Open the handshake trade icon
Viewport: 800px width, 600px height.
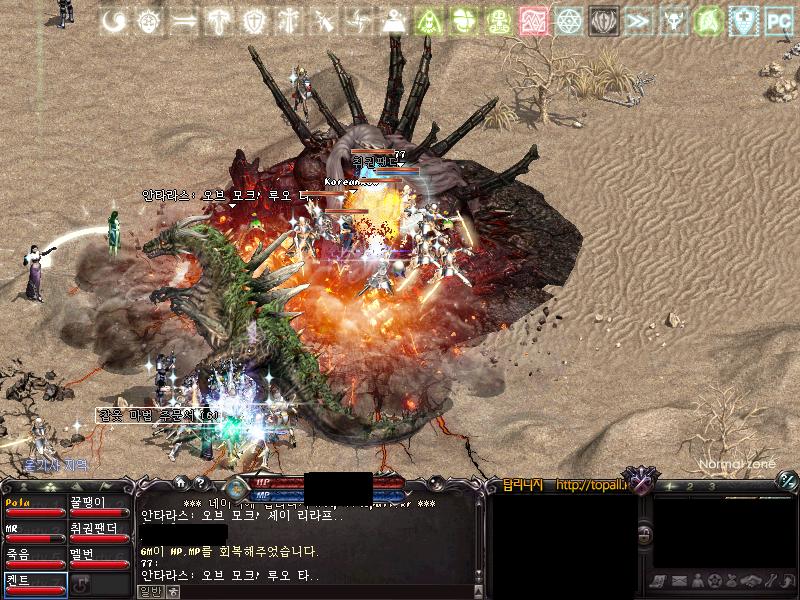750,580
